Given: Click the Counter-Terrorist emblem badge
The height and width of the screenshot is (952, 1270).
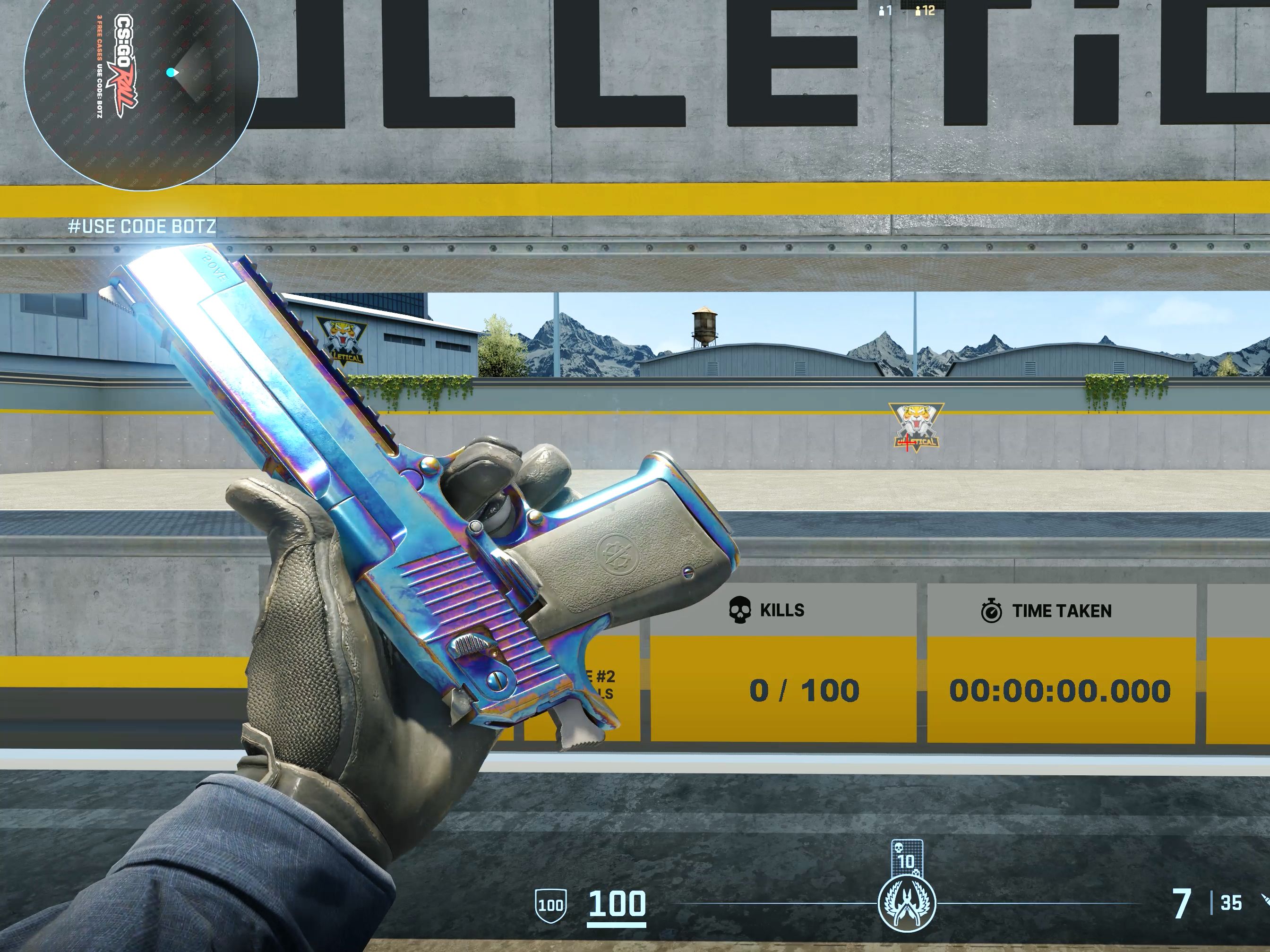Looking at the screenshot, I should point(907,904).
